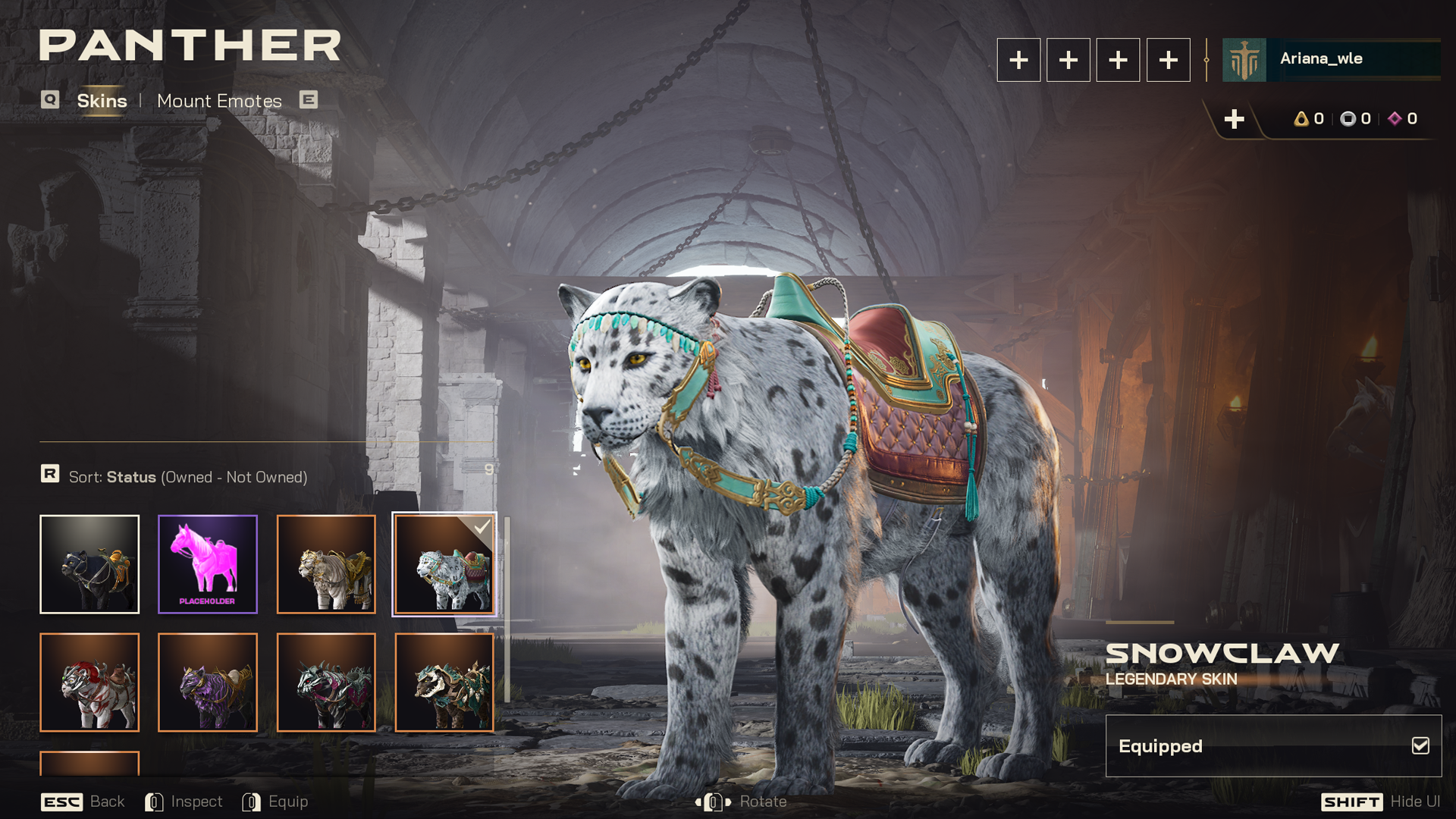The height and width of the screenshot is (819, 1456).
Task: Go Back to the previous menu
Action: pos(83,802)
